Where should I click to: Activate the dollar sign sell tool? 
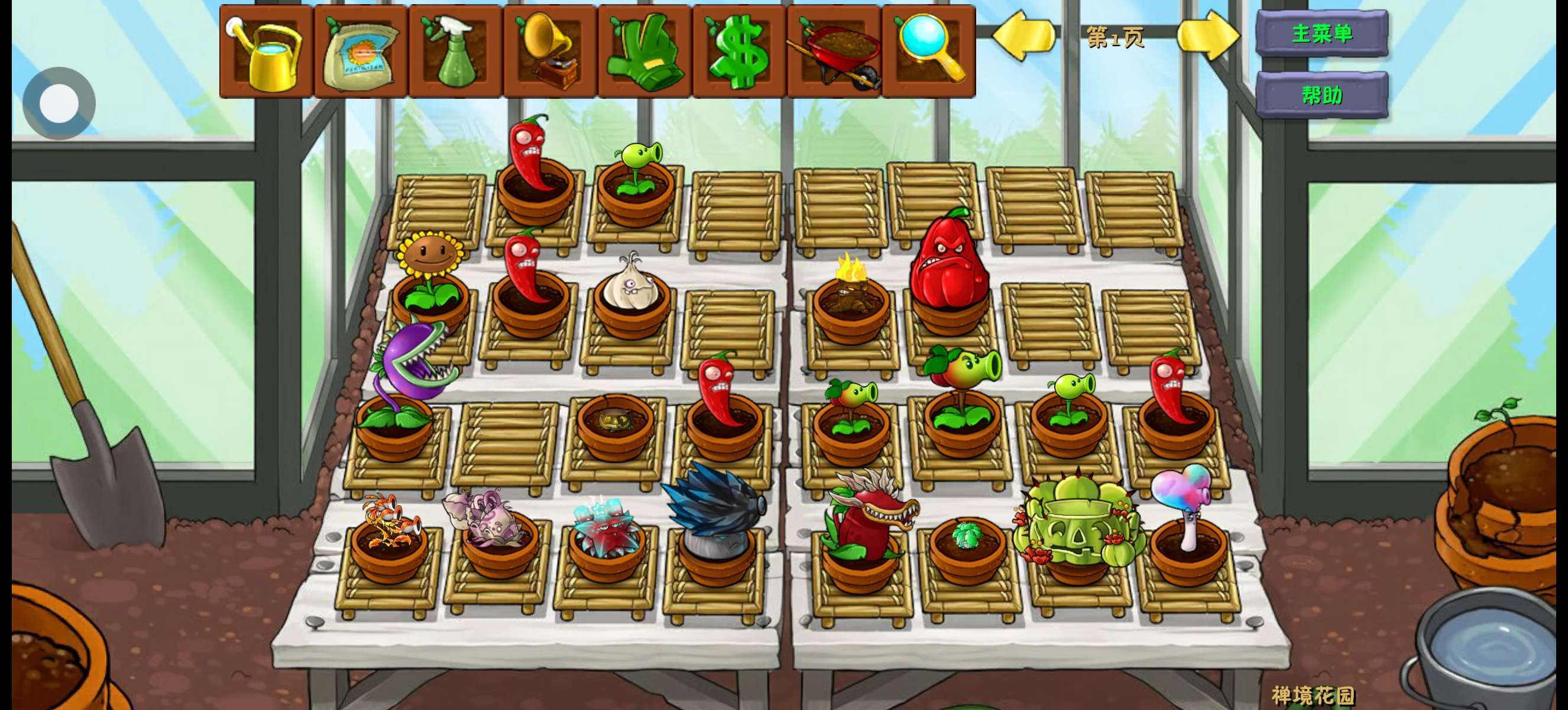click(x=739, y=51)
